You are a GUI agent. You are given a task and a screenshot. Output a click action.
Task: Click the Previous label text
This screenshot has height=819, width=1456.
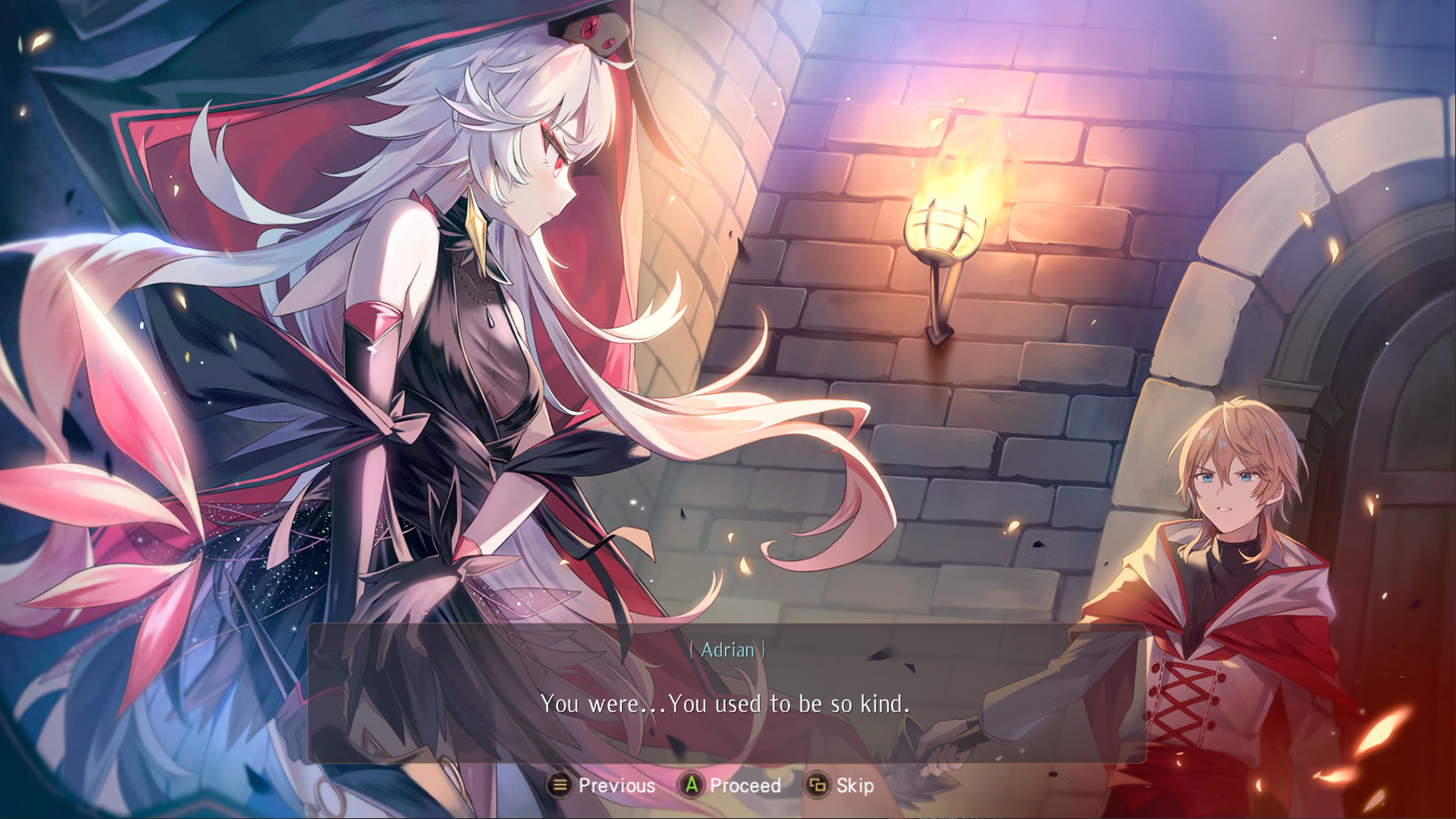pyautogui.click(x=616, y=786)
